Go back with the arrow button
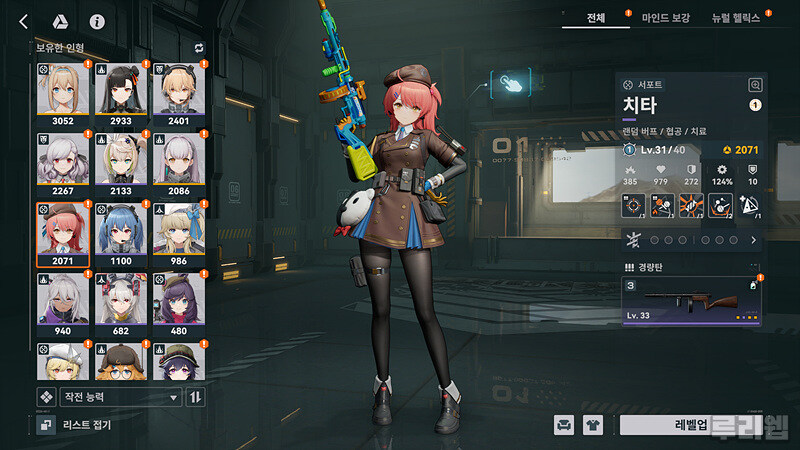This screenshot has height=450, width=800. click(x=24, y=21)
